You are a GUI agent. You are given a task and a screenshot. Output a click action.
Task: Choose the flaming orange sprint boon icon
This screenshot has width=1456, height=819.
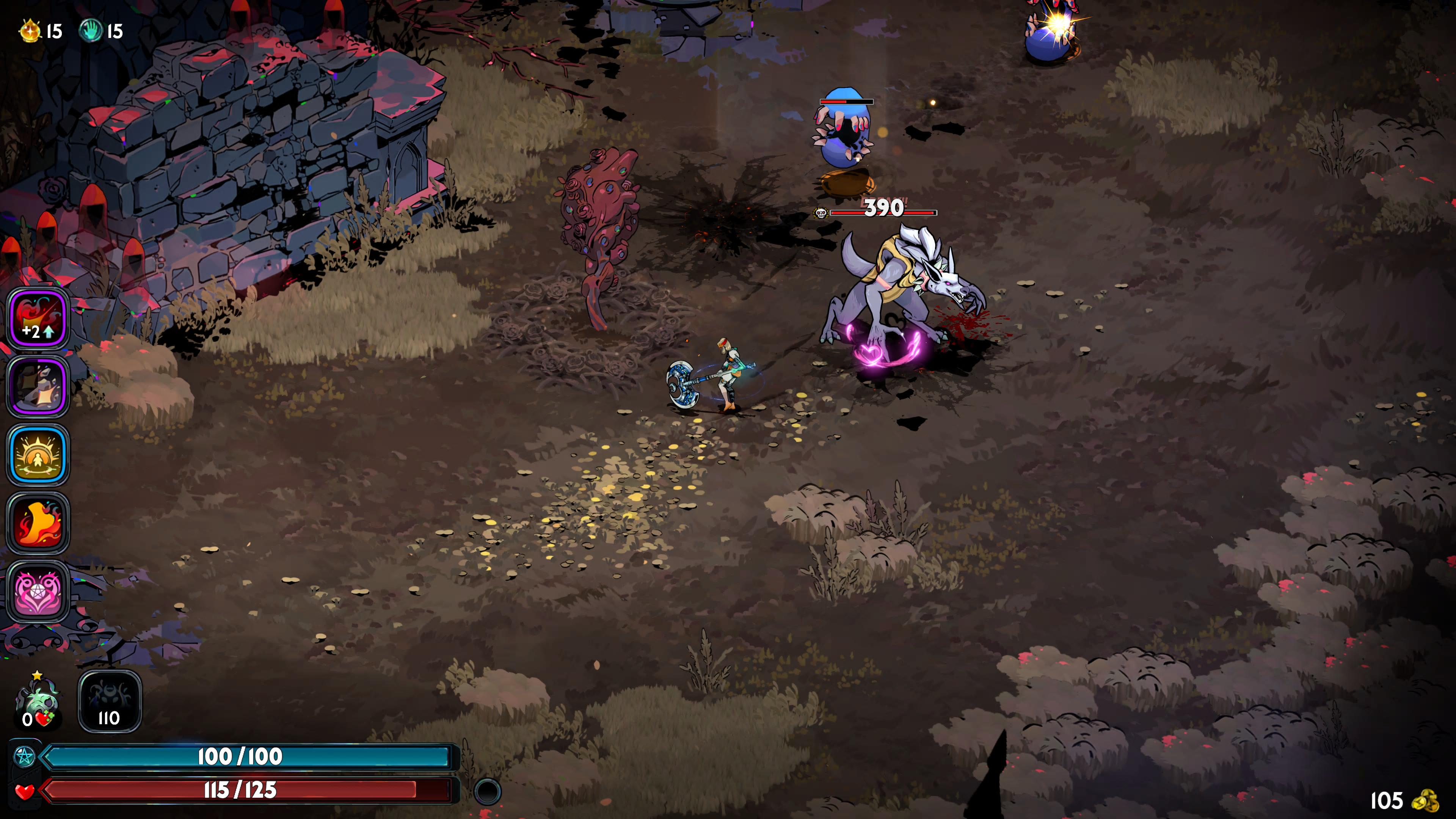(38, 523)
